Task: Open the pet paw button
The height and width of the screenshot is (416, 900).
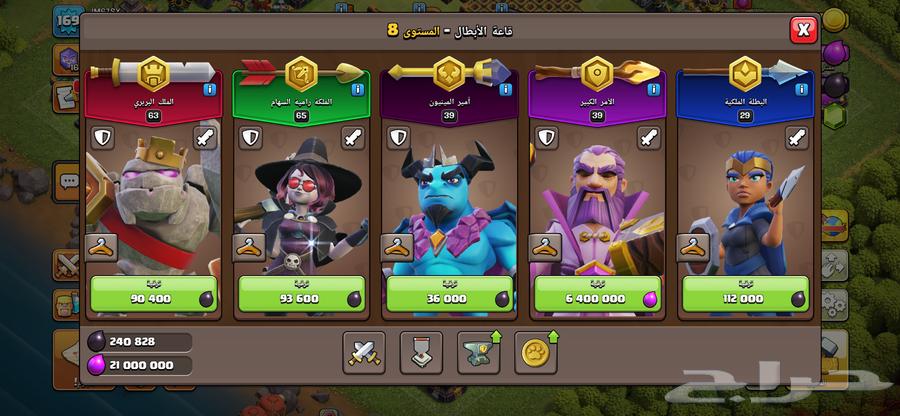Action: click(x=536, y=351)
